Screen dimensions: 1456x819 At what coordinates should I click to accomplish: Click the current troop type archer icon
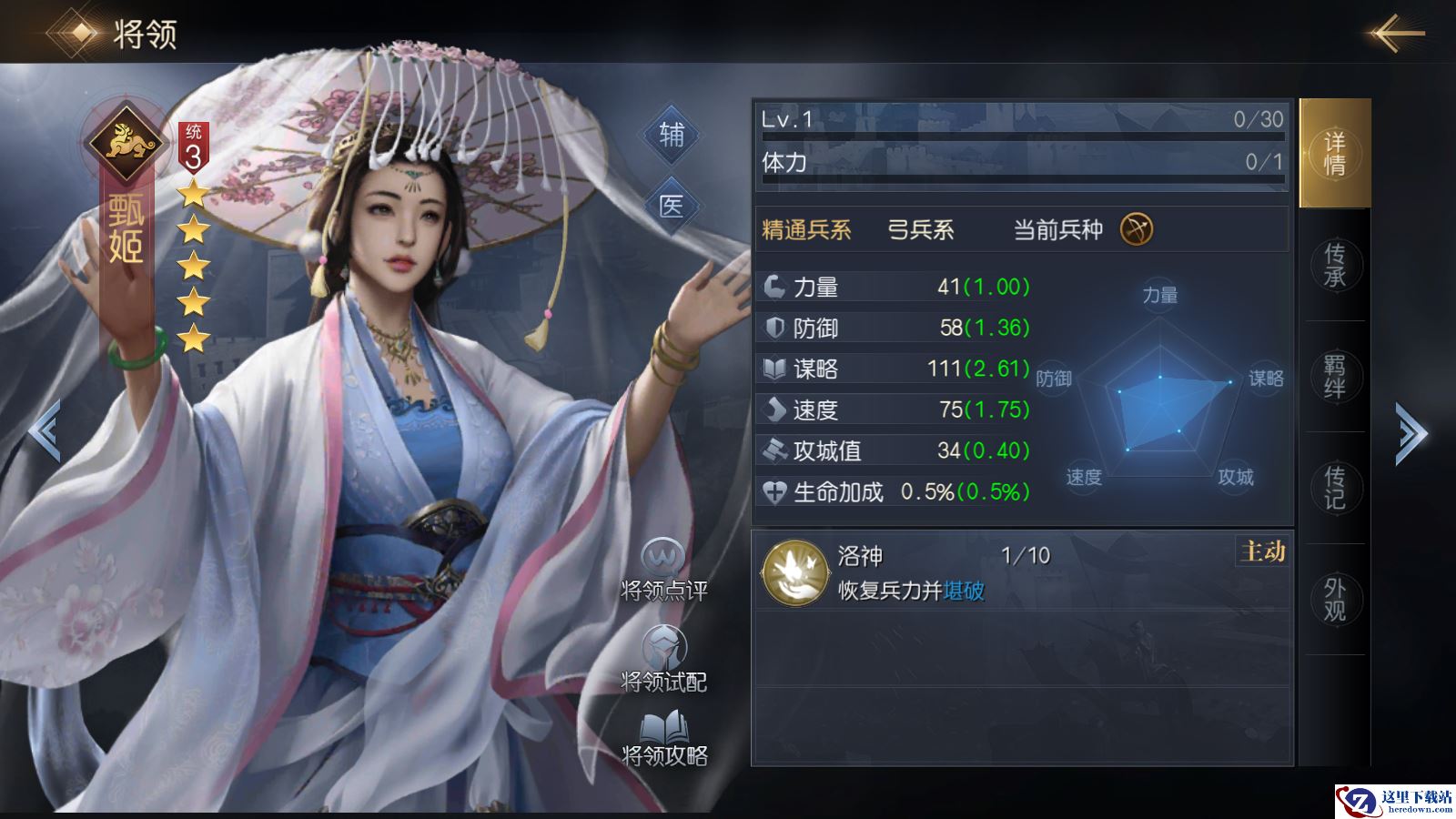[1136, 229]
